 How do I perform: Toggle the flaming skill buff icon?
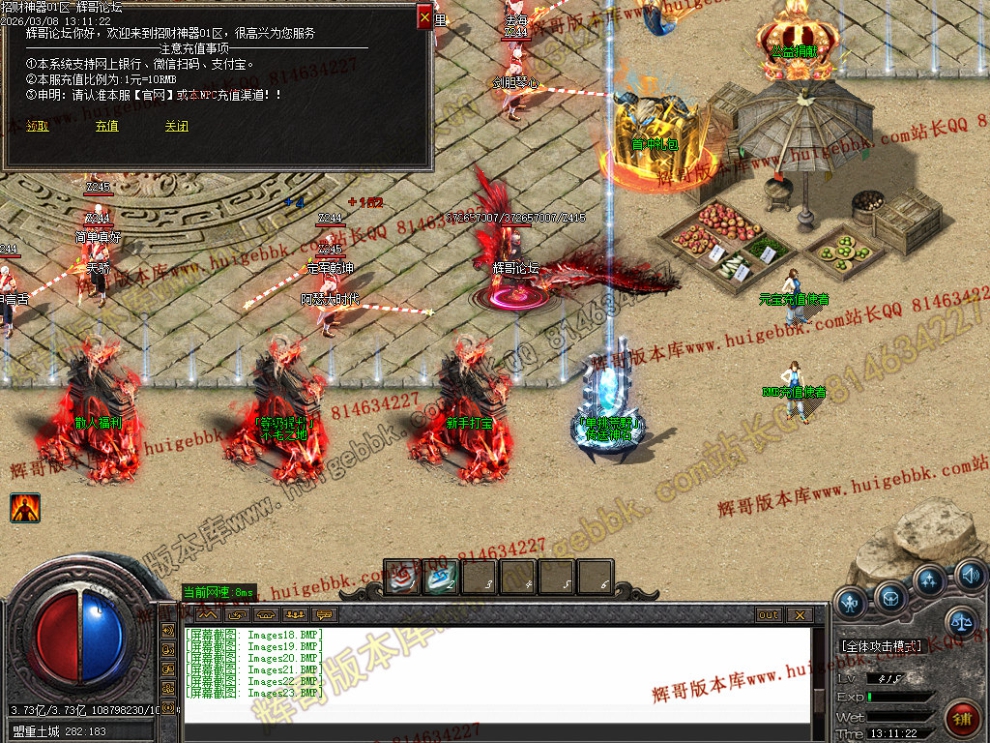(x=25, y=508)
